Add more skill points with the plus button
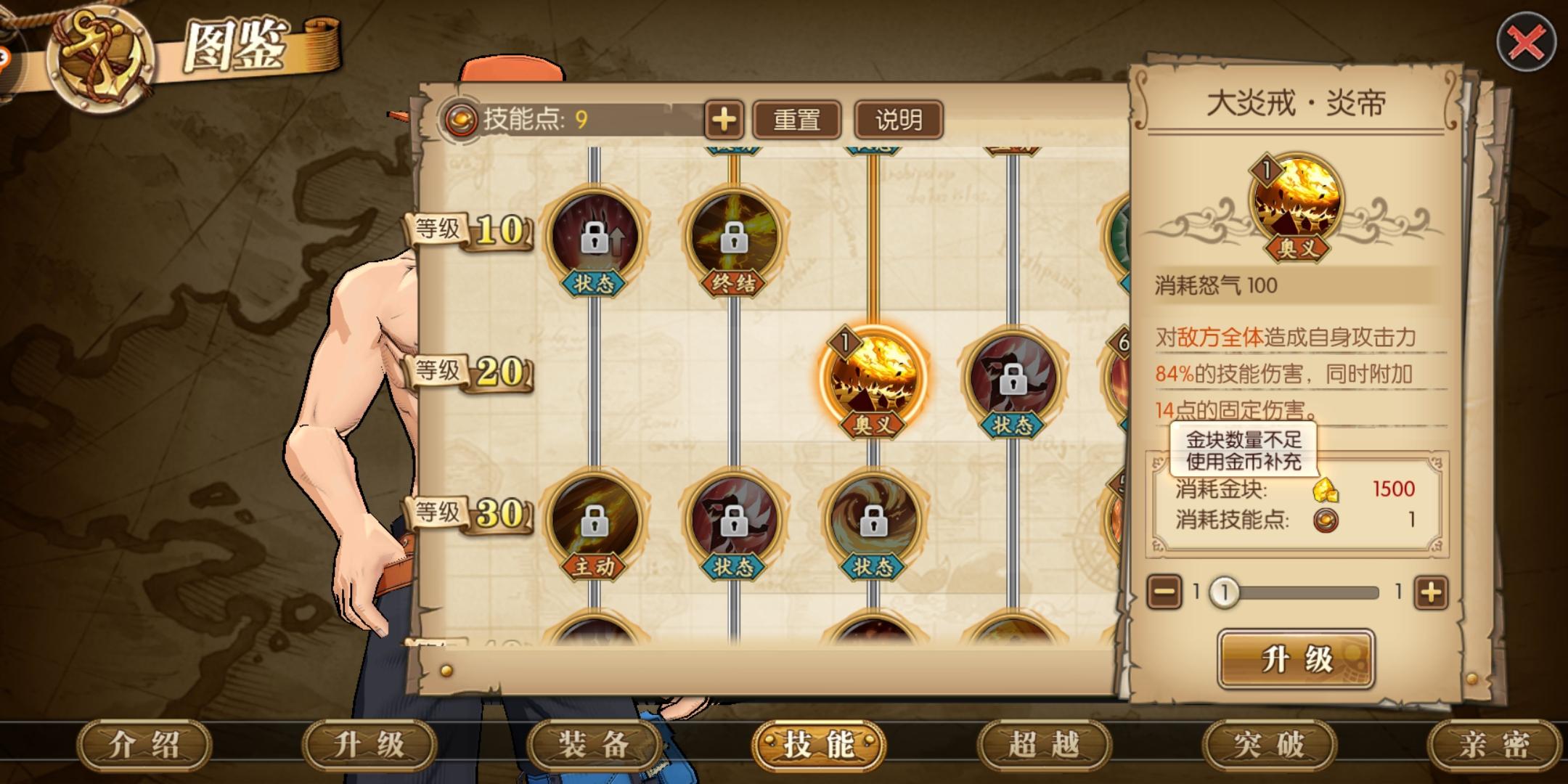Image resolution: width=1568 pixels, height=784 pixels. pos(723,120)
